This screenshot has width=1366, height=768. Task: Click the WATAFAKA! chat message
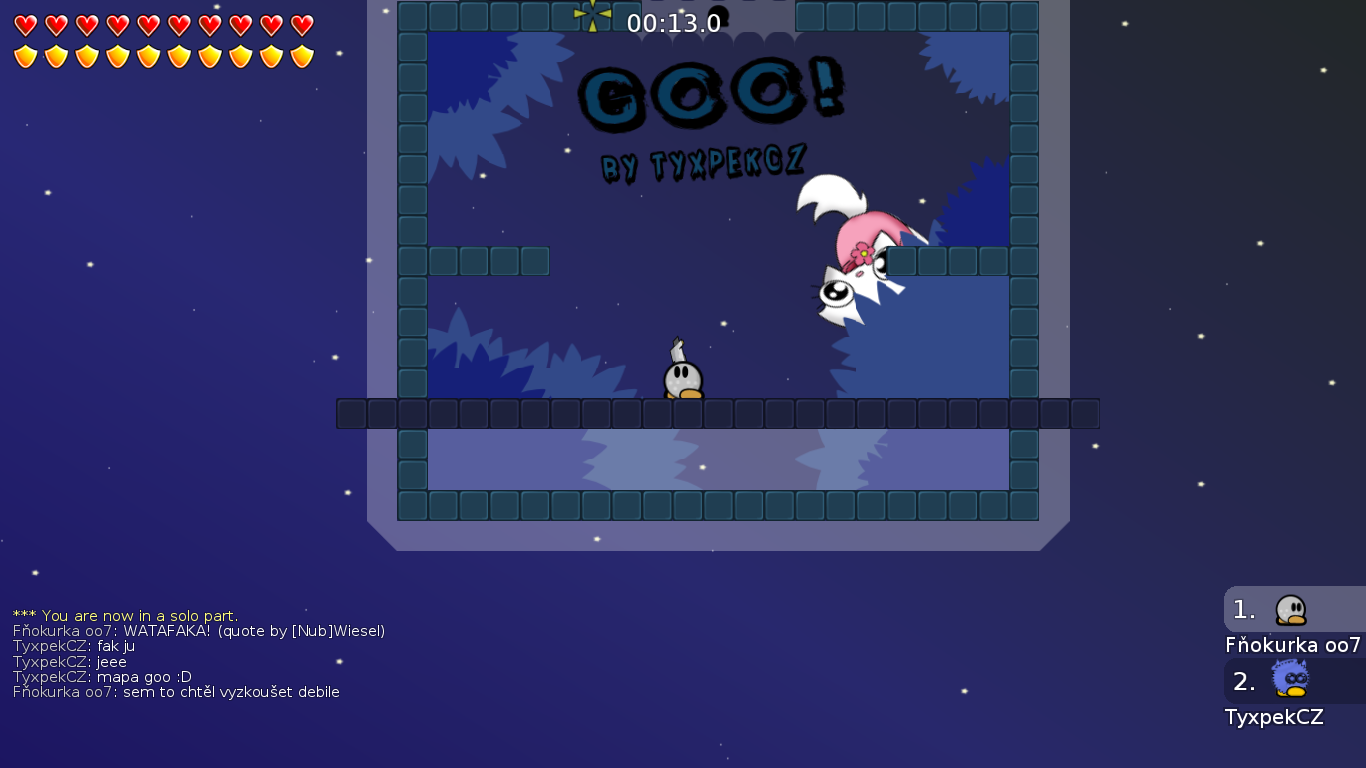[200, 631]
